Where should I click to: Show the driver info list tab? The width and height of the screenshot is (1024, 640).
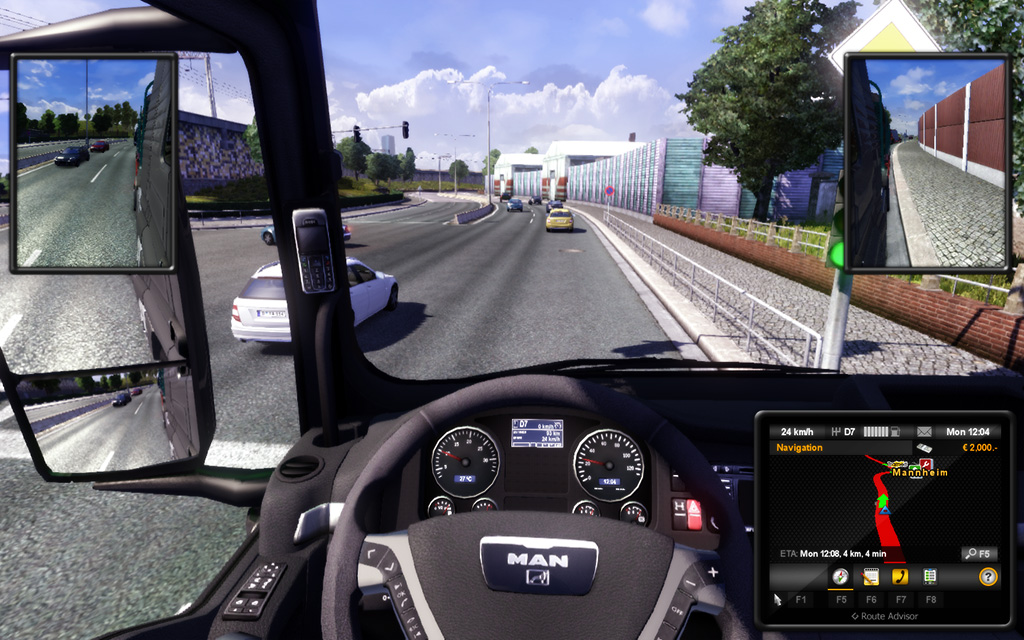point(930,577)
